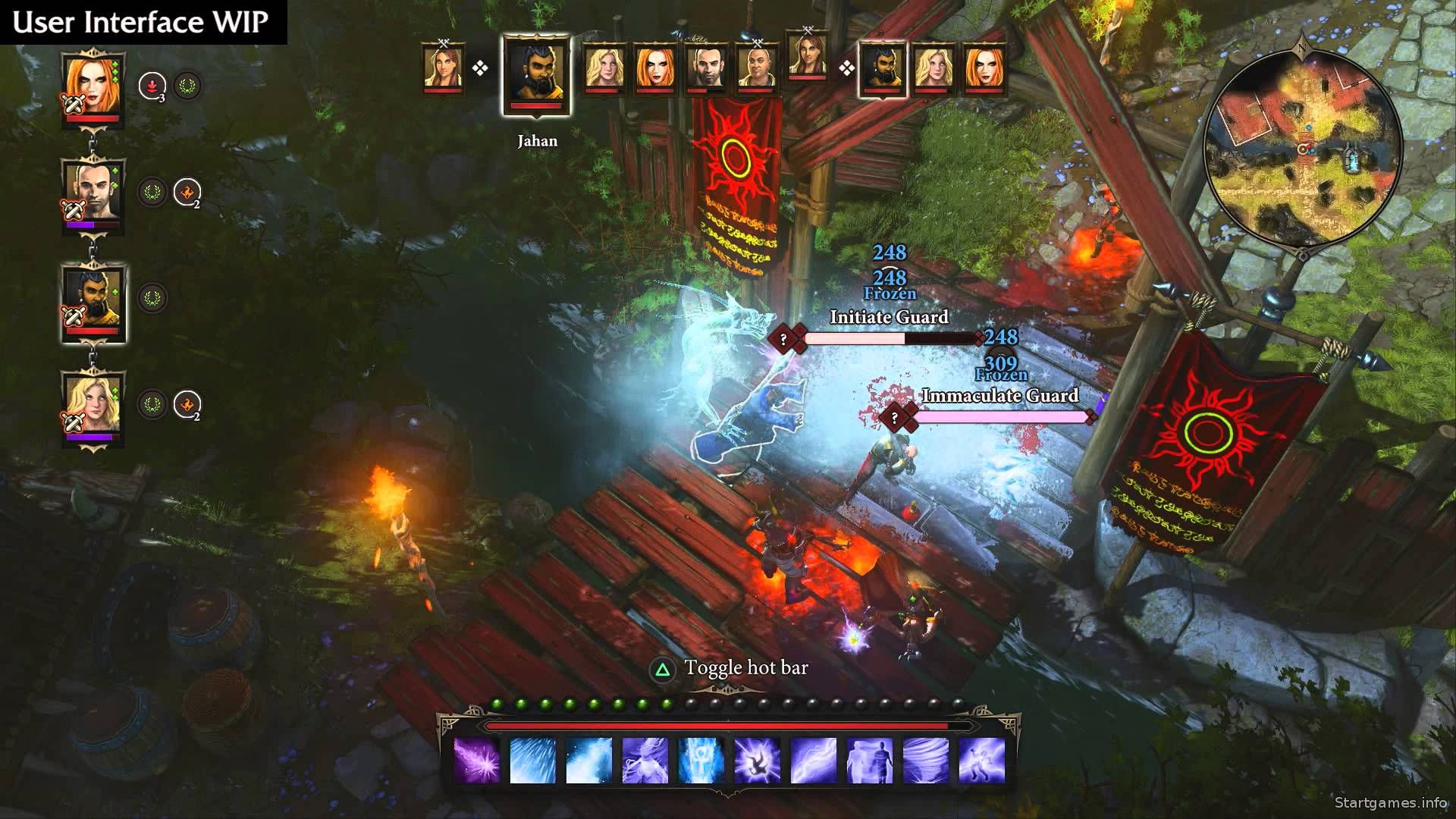Image resolution: width=1456 pixels, height=819 pixels.
Task: Cast the lightning bolt skill
Action: [x=814, y=759]
